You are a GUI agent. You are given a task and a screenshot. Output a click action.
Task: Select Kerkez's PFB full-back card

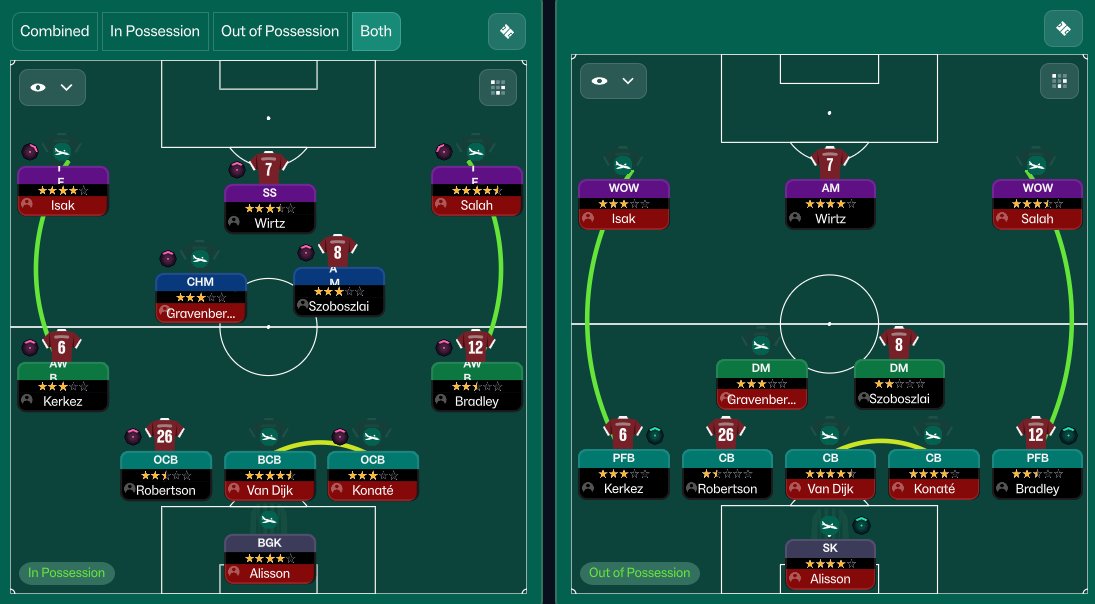point(623,474)
